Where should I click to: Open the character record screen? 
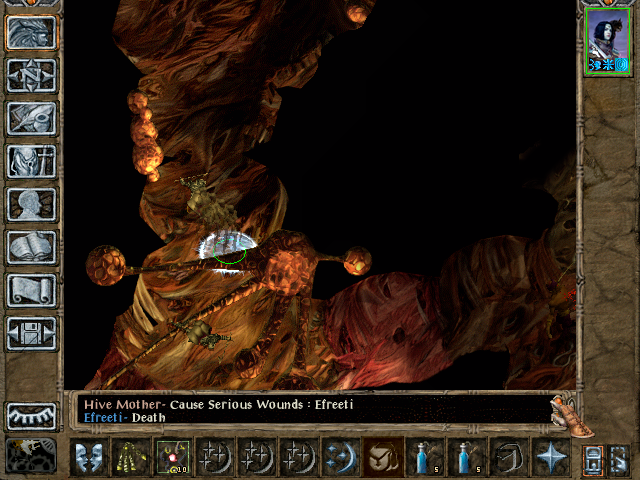31,204
